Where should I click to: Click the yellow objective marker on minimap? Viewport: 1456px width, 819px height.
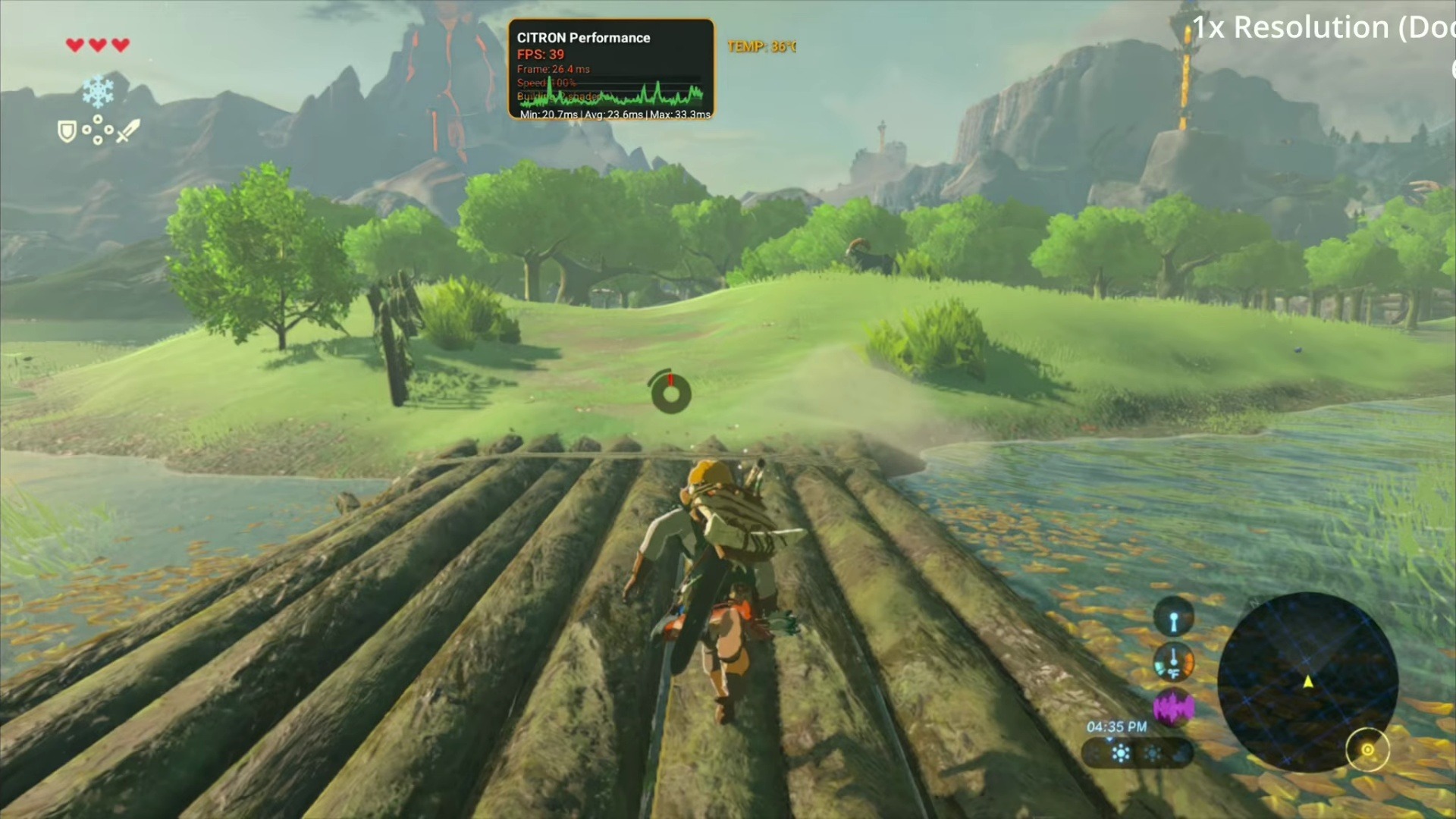click(1367, 750)
